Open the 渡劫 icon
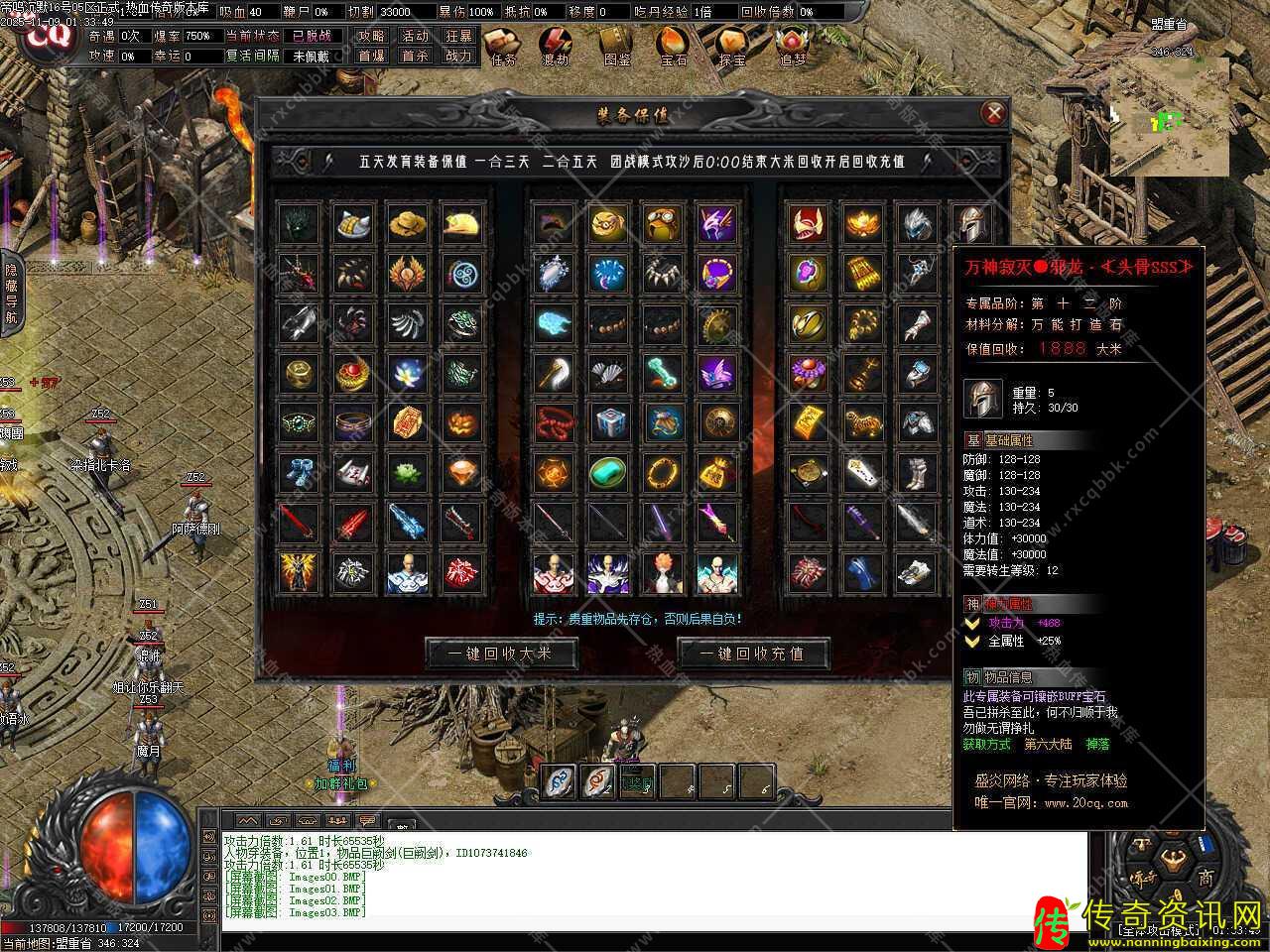This screenshot has height=952, width=1270. tap(557, 46)
